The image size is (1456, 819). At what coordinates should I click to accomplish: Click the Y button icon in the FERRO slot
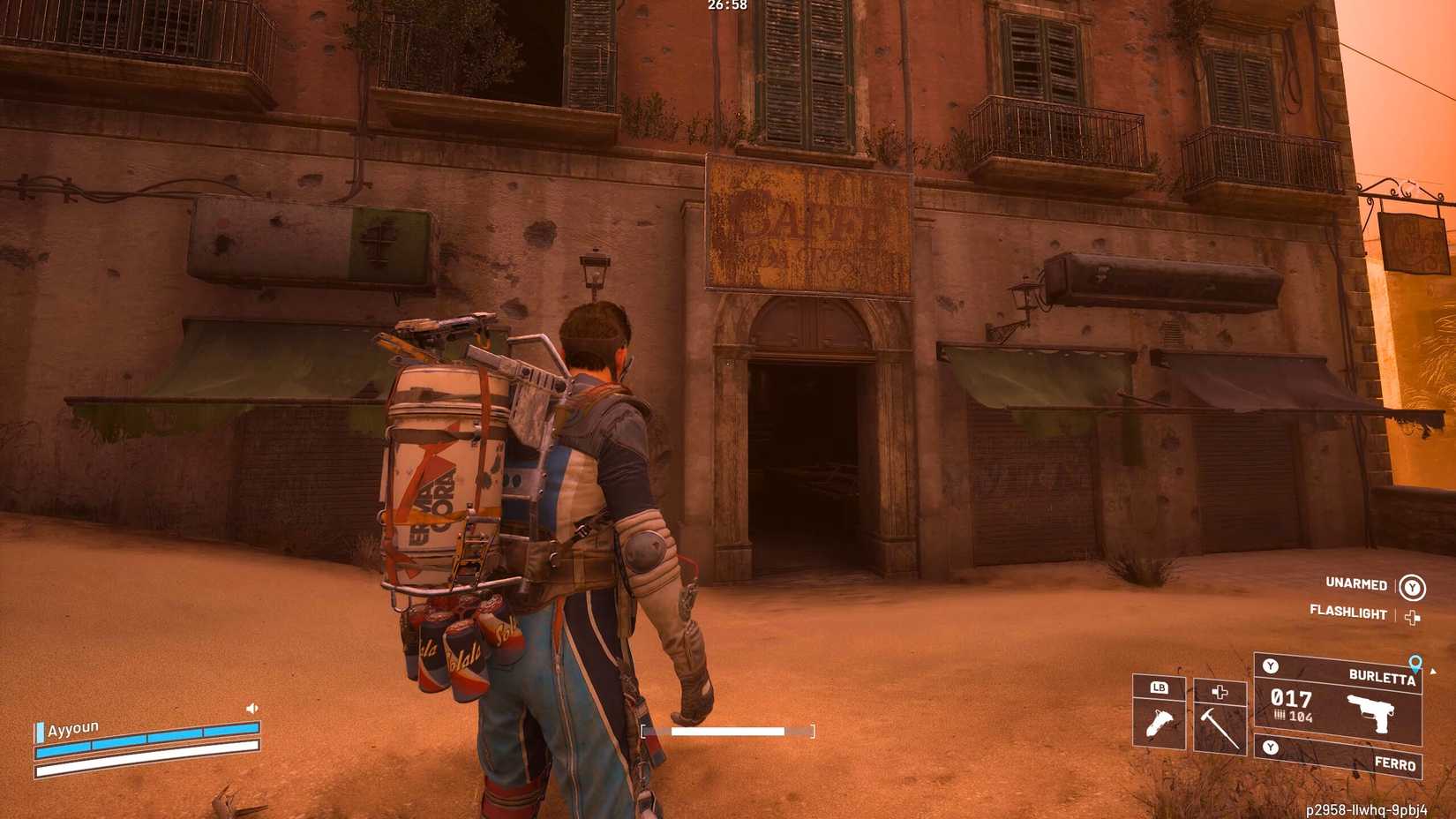coord(1271,746)
